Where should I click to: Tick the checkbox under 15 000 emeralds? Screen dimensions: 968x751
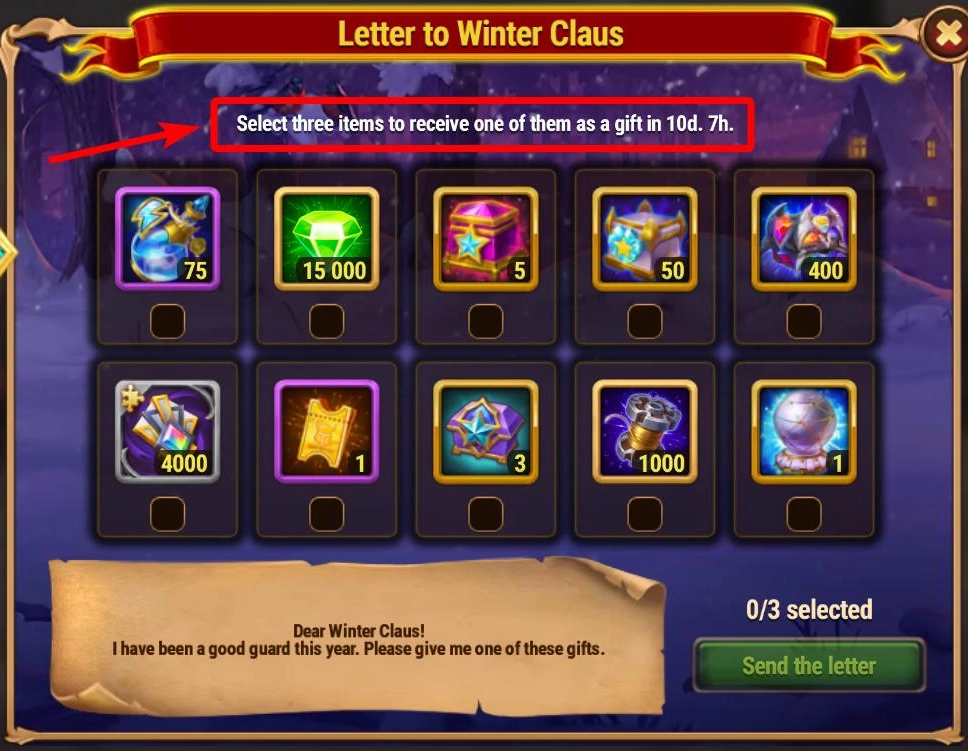tap(326, 321)
